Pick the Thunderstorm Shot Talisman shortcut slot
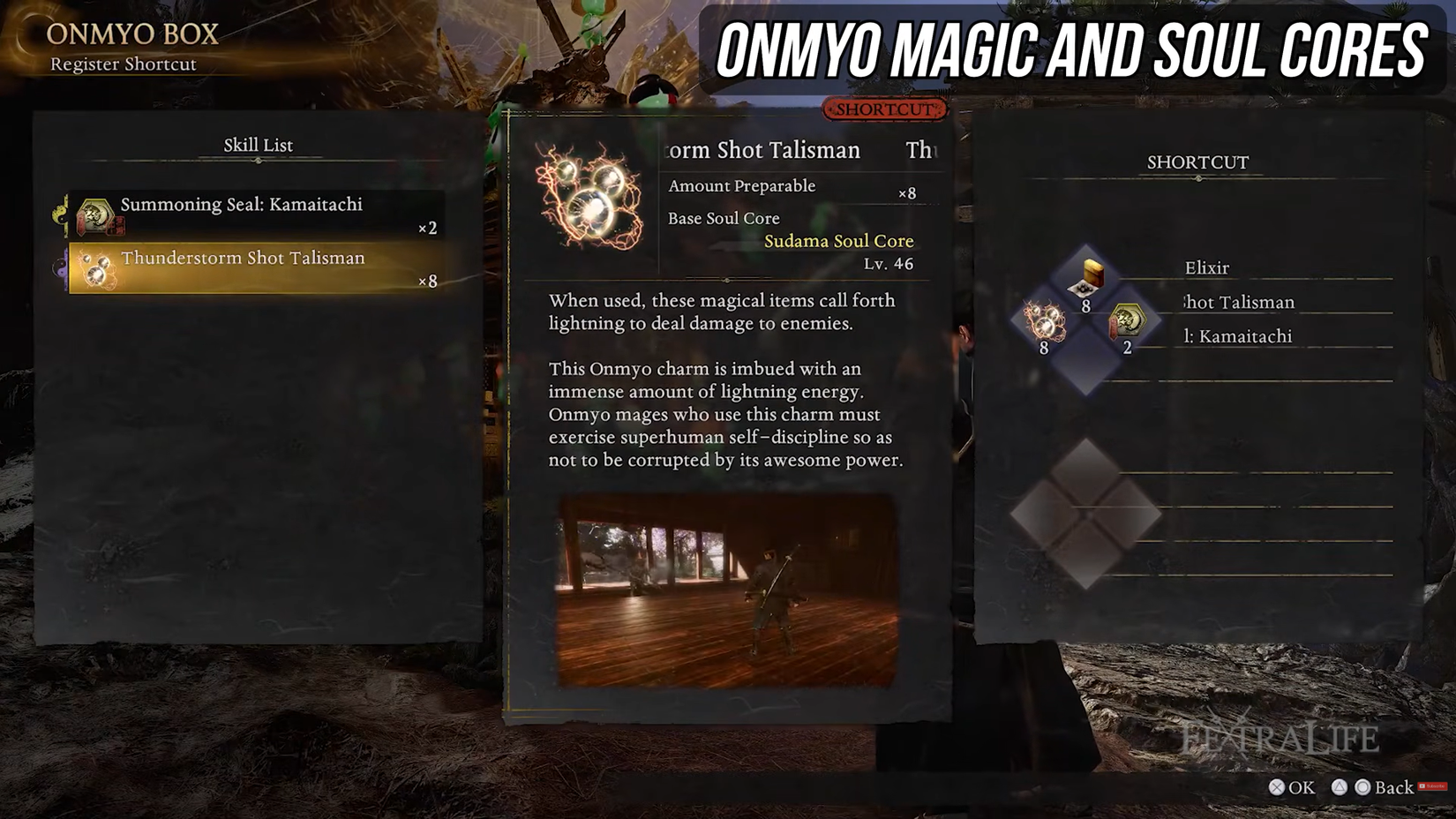Image resolution: width=1456 pixels, height=819 pixels. tap(1045, 321)
